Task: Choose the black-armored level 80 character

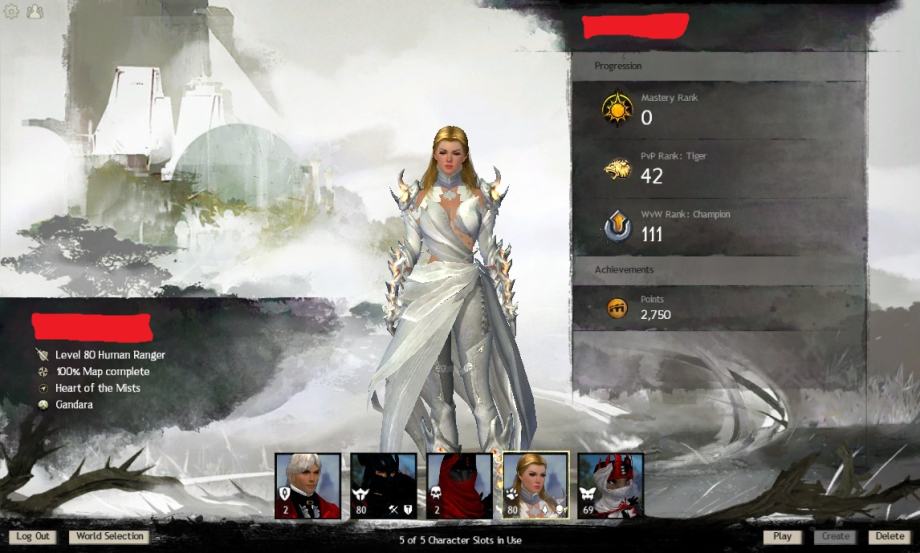Action: [383, 486]
